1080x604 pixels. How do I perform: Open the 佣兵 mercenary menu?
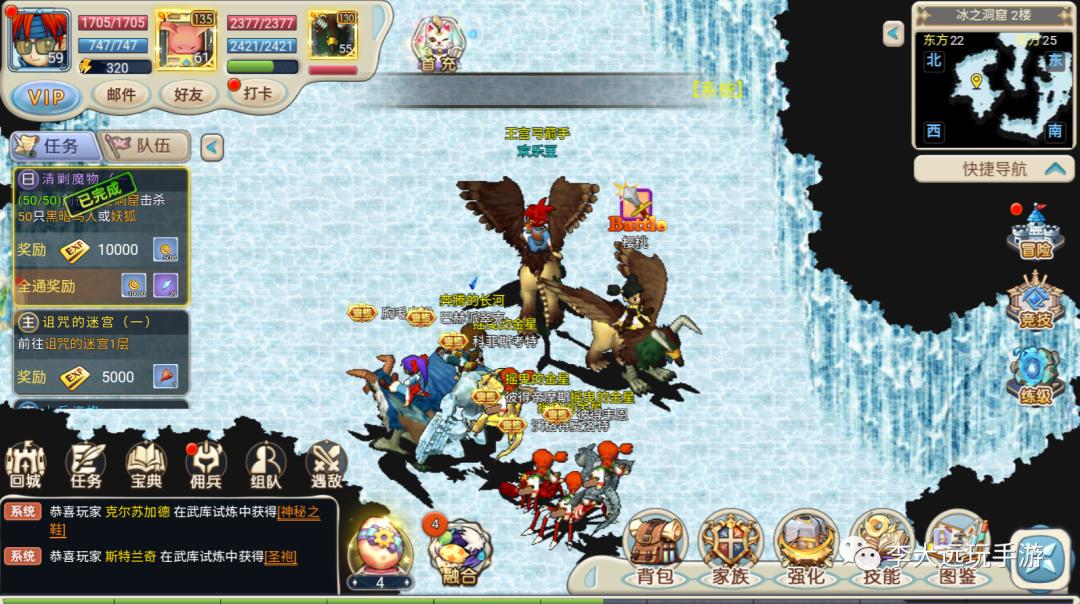pos(206,465)
